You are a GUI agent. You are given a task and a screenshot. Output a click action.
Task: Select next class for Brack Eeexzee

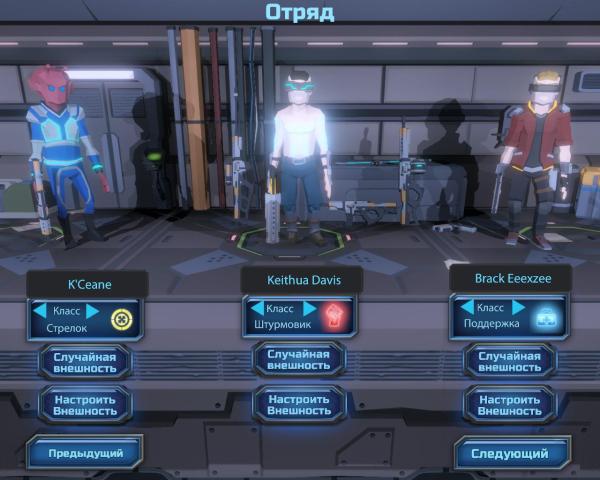pyautogui.click(x=519, y=308)
